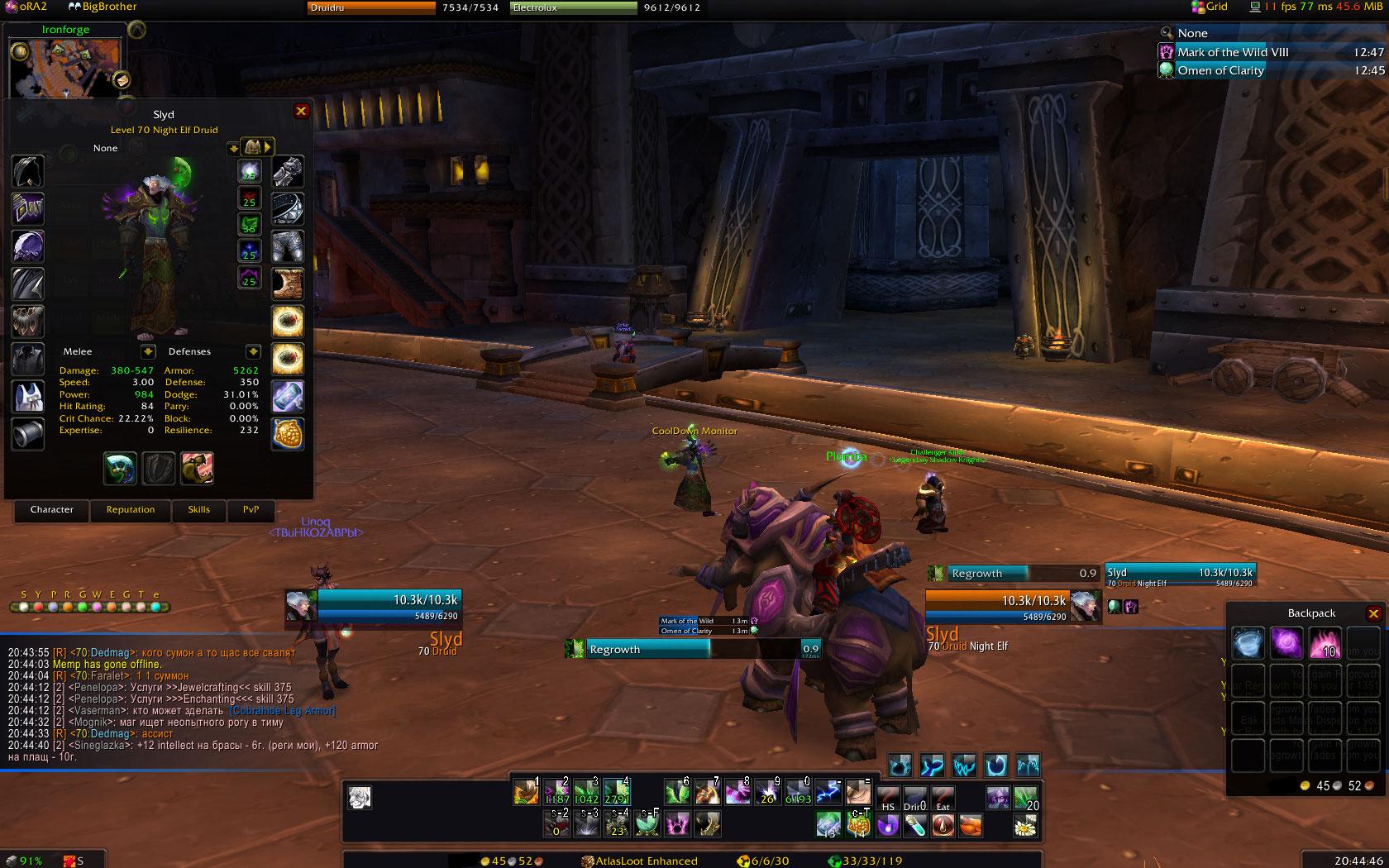1389x868 pixels.
Task: Close the Backpack window
Action: point(1373,613)
